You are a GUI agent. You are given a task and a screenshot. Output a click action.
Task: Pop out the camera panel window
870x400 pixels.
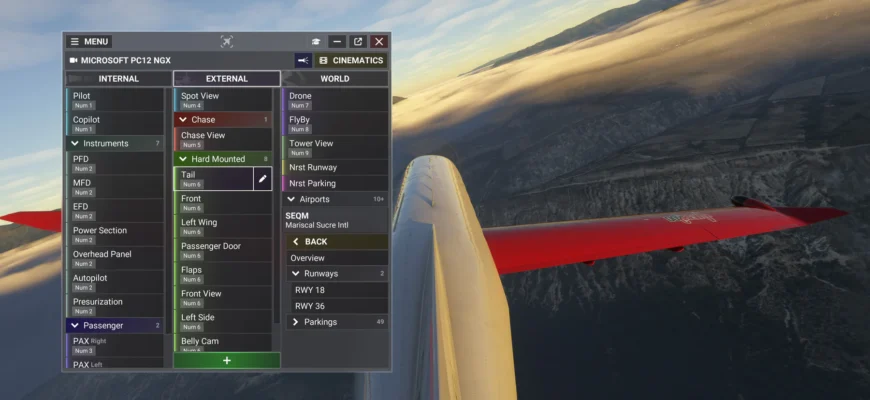click(x=358, y=42)
